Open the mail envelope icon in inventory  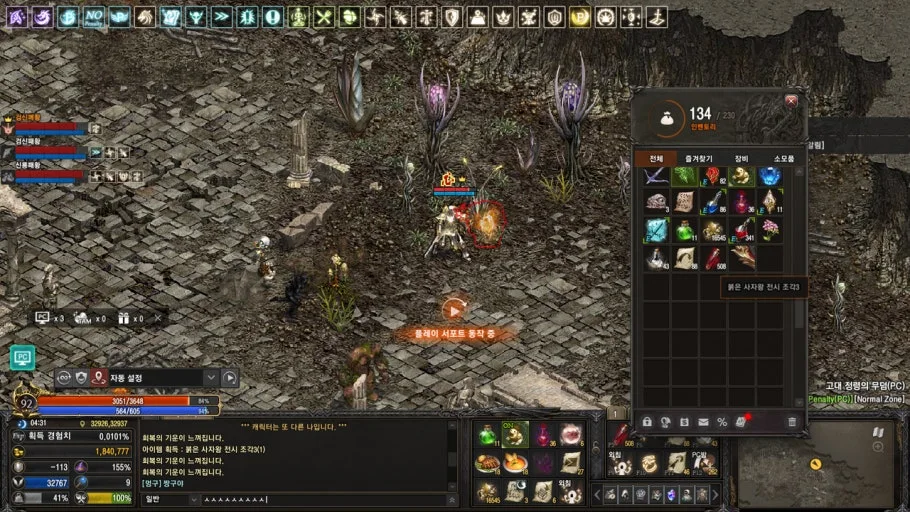(x=703, y=422)
